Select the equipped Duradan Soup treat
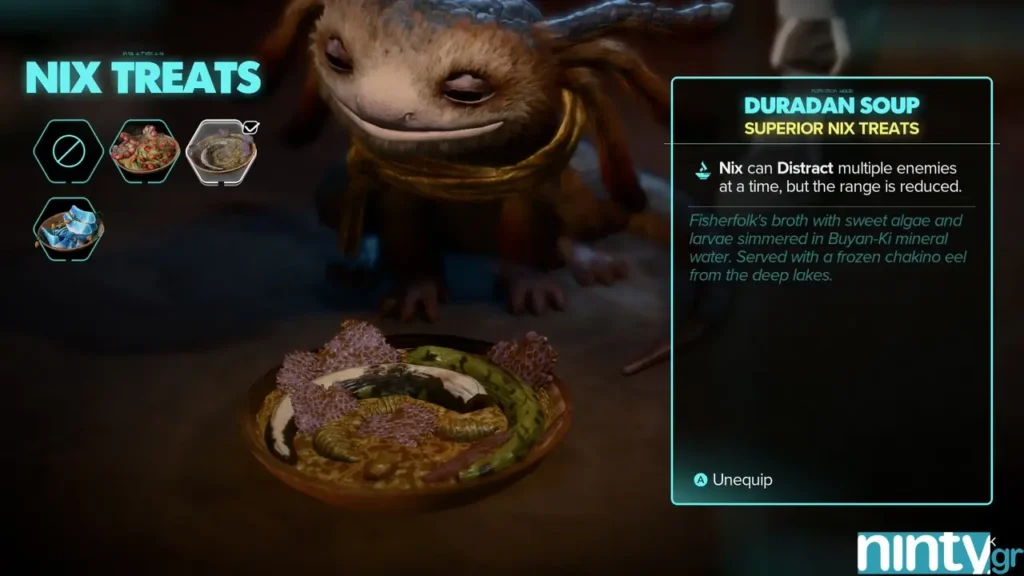 click(x=221, y=151)
